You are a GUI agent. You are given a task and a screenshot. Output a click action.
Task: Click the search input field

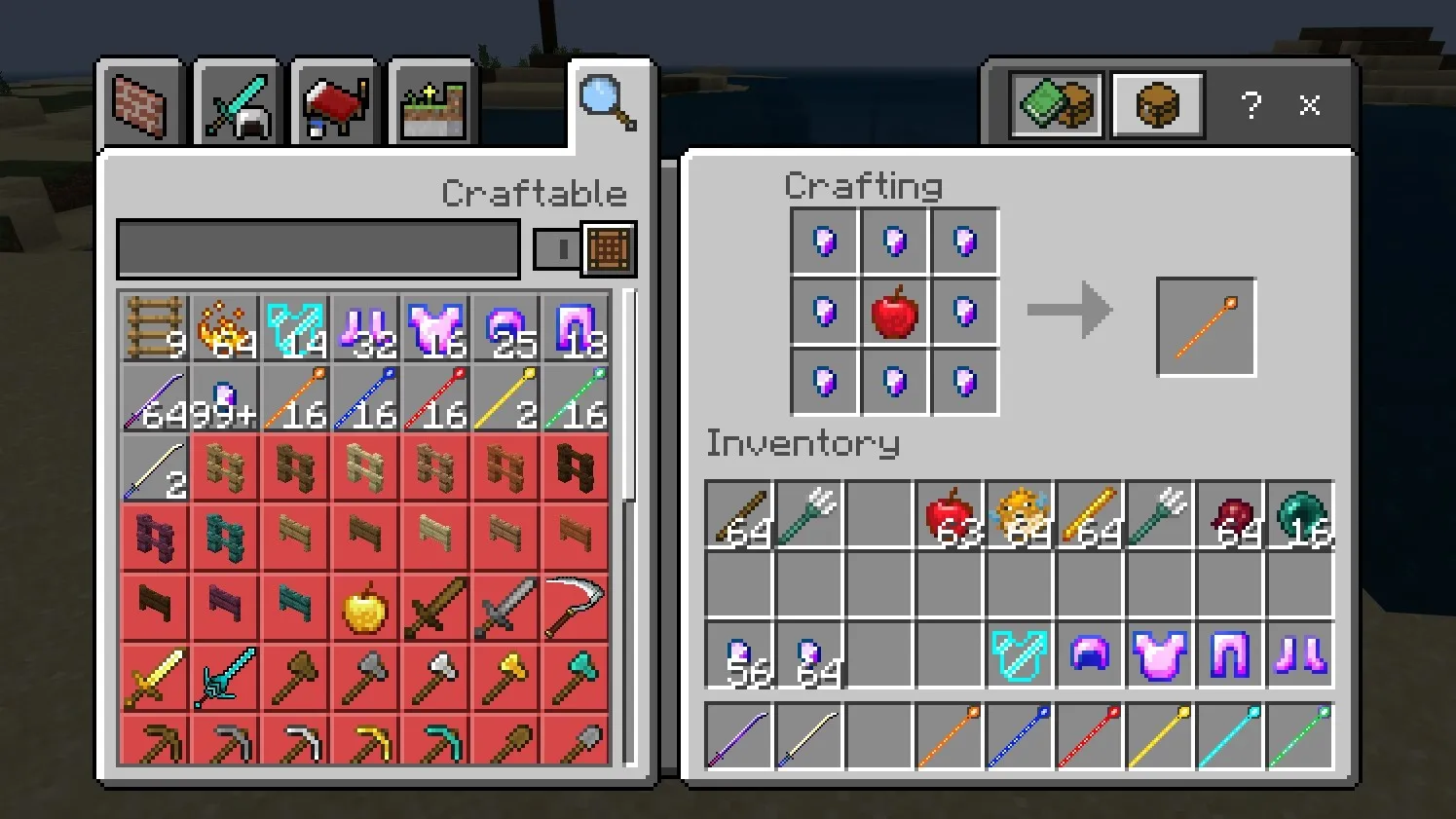pos(317,248)
